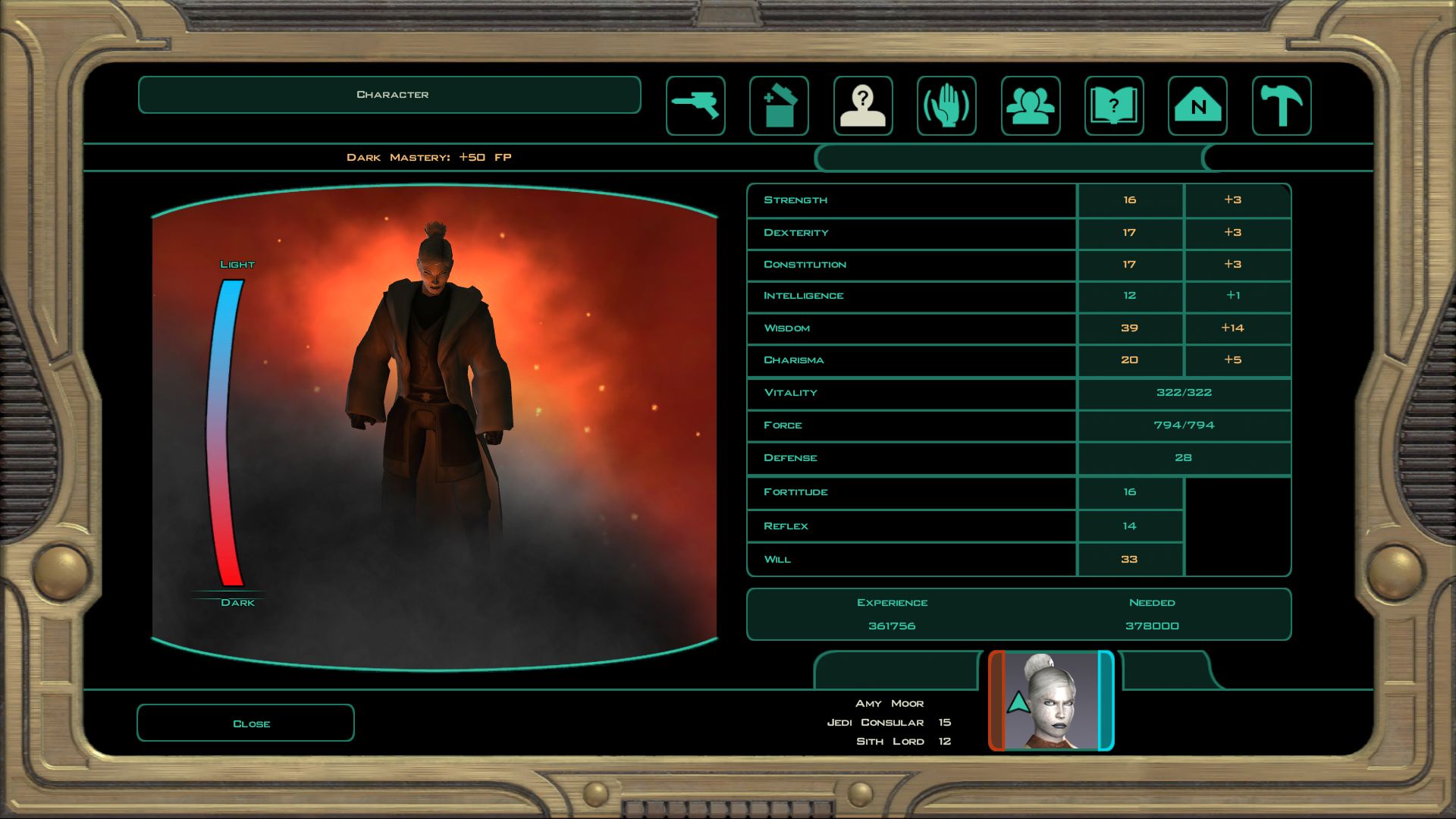Select the Character screen icon
Viewport: 1456px width, 819px height.
[x=863, y=106]
